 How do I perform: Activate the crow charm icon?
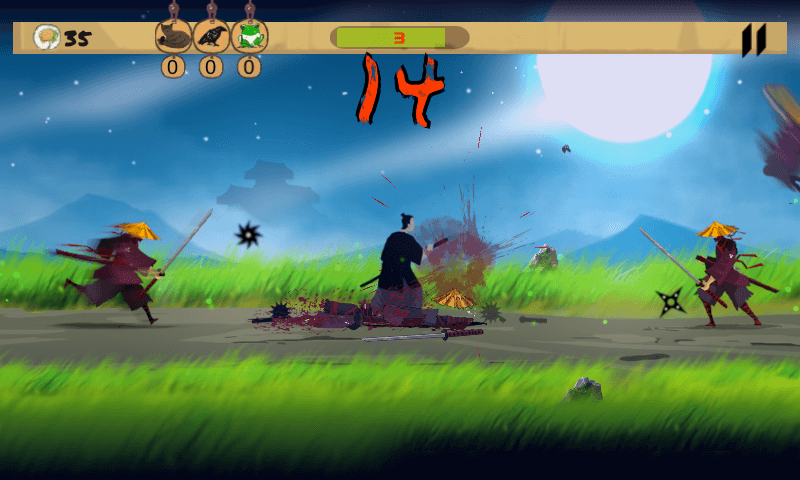click(x=211, y=38)
